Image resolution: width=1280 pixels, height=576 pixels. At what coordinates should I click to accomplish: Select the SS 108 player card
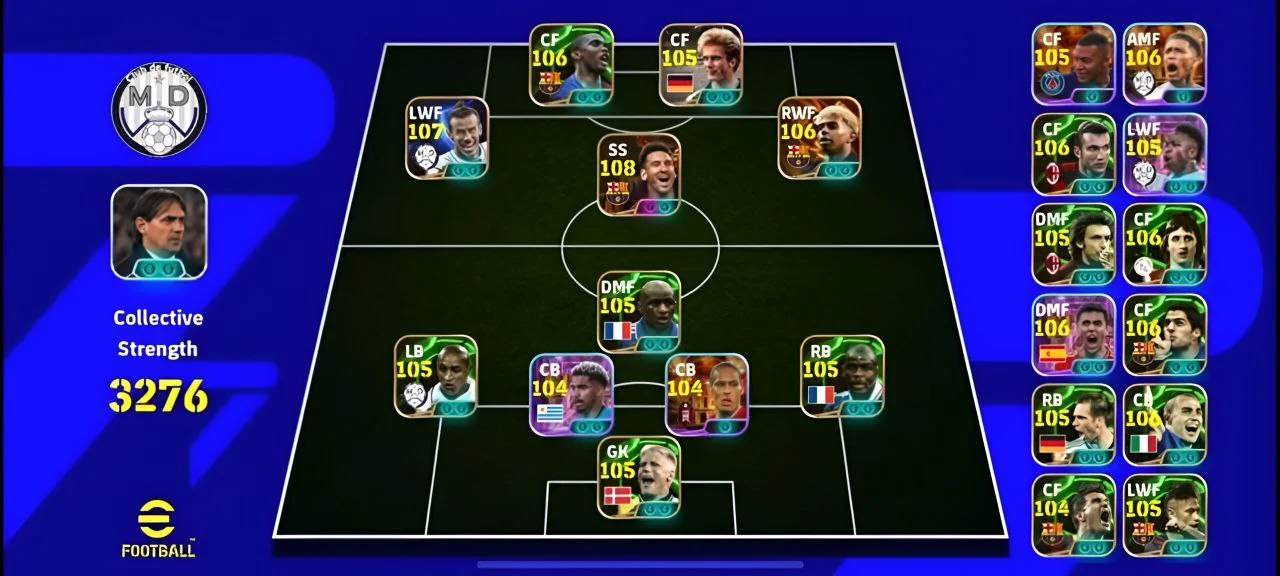(639, 175)
